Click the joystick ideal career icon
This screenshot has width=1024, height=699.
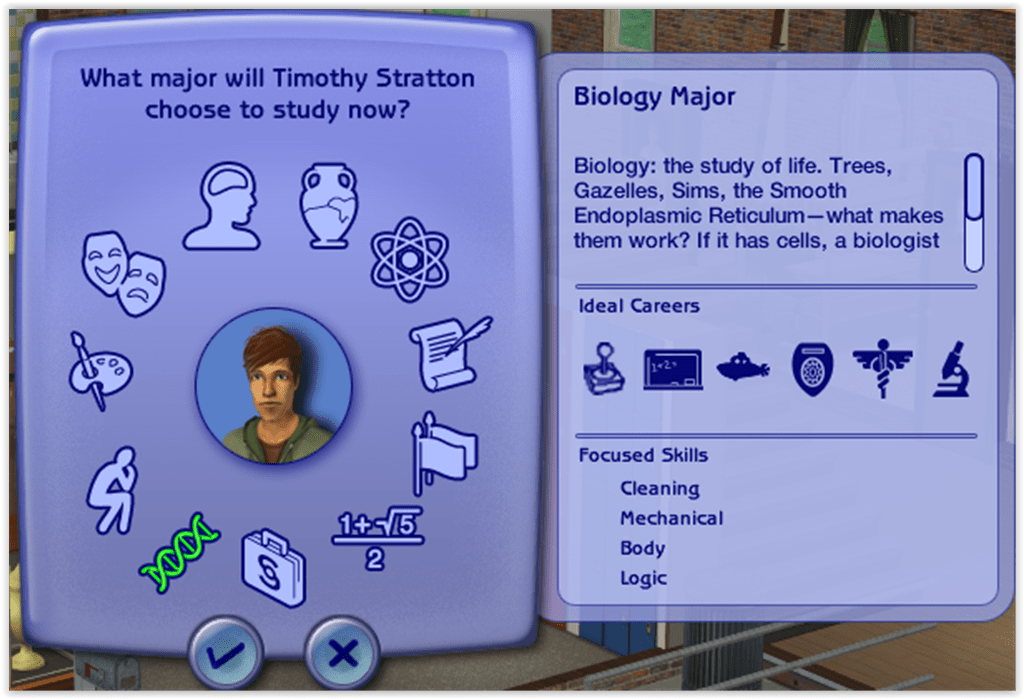coord(603,369)
